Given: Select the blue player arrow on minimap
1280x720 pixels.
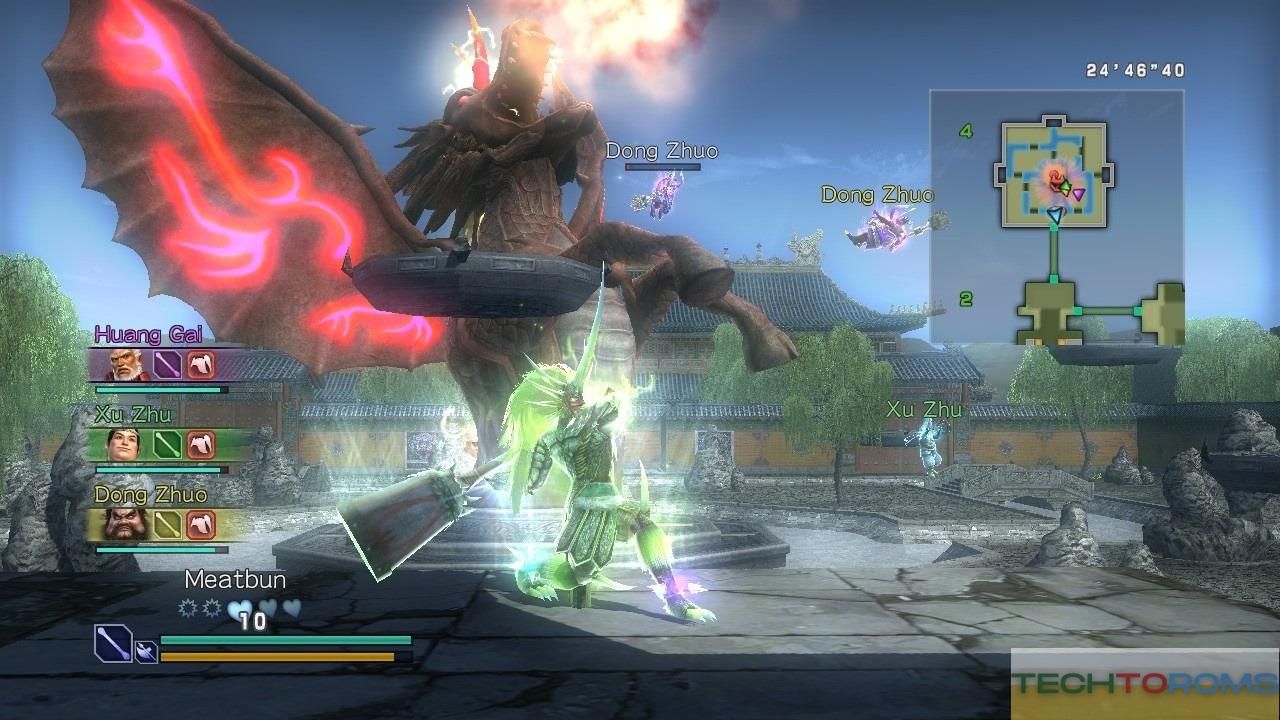Looking at the screenshot, I should 1054,213.
